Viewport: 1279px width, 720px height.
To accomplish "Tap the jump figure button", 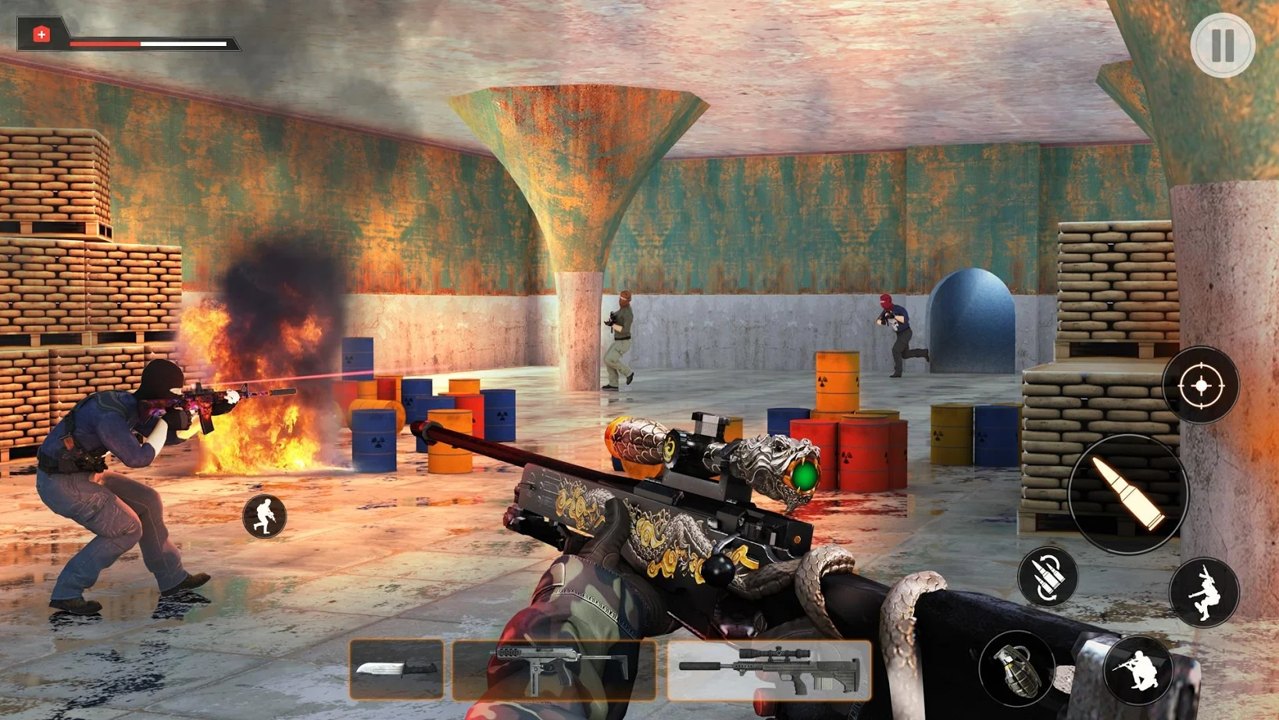I will pos(1204,591).
